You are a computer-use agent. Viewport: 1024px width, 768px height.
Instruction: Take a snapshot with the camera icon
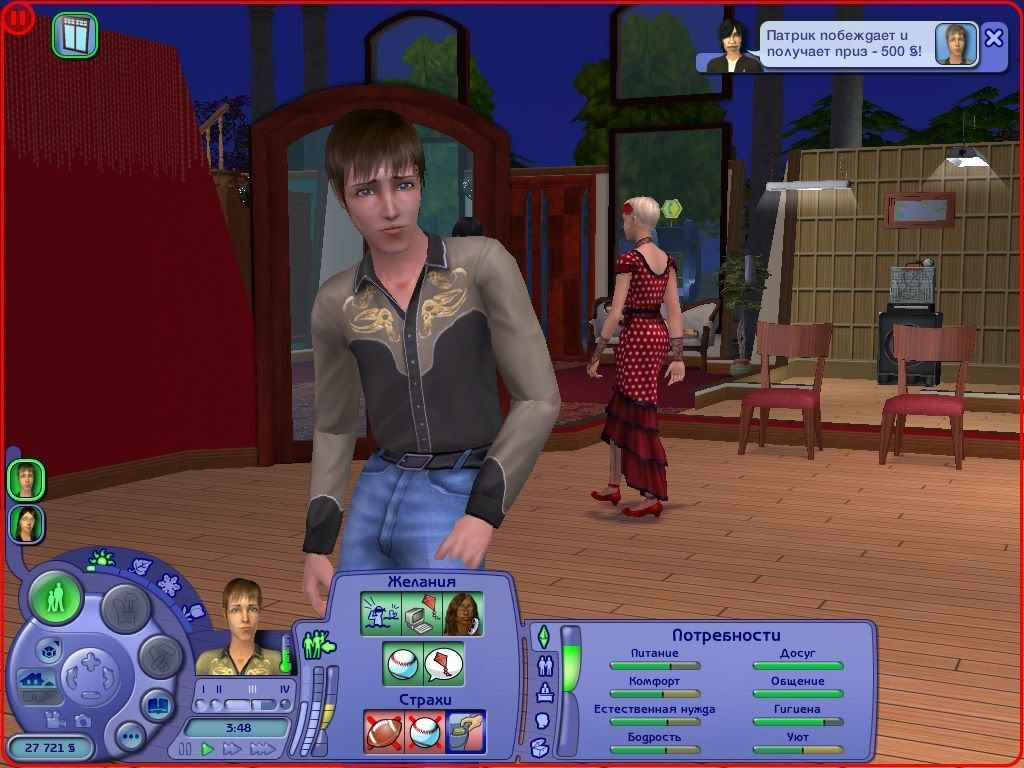tap(83, 720)
